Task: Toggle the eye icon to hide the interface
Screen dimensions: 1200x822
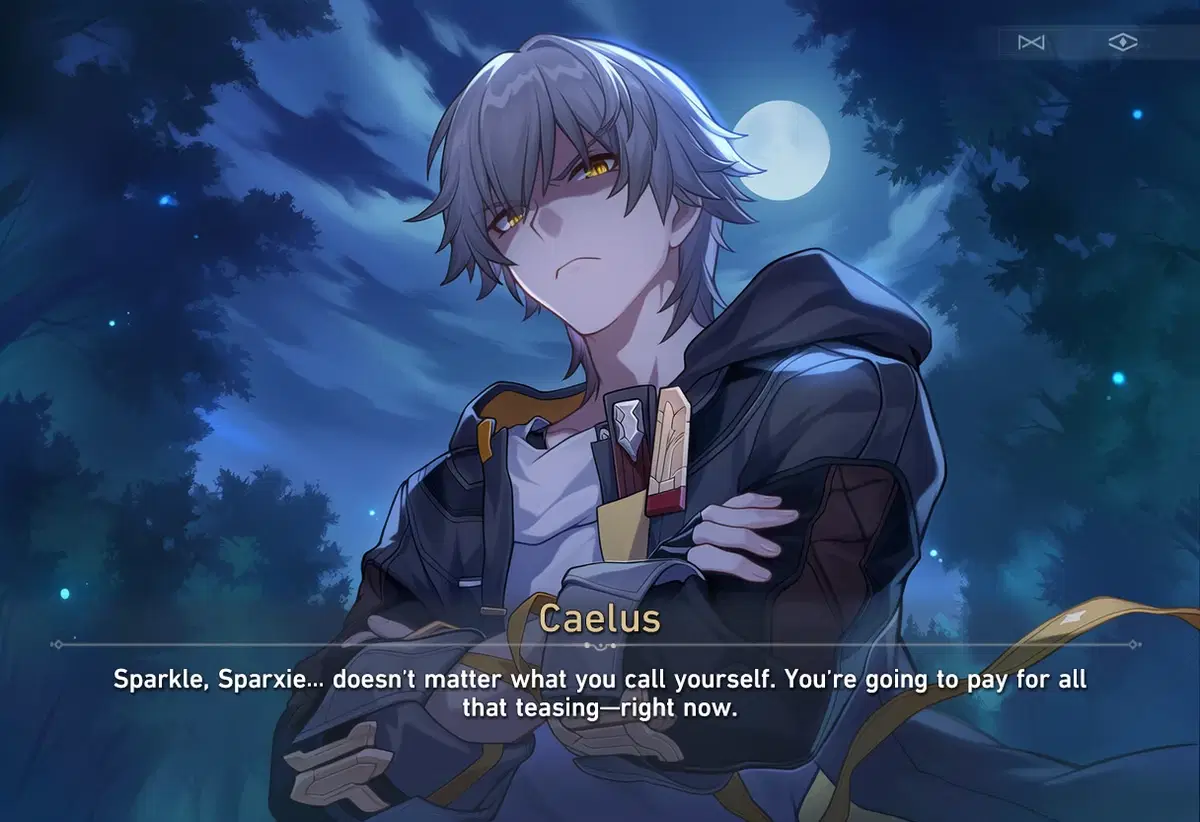Action: (1123, 43)
